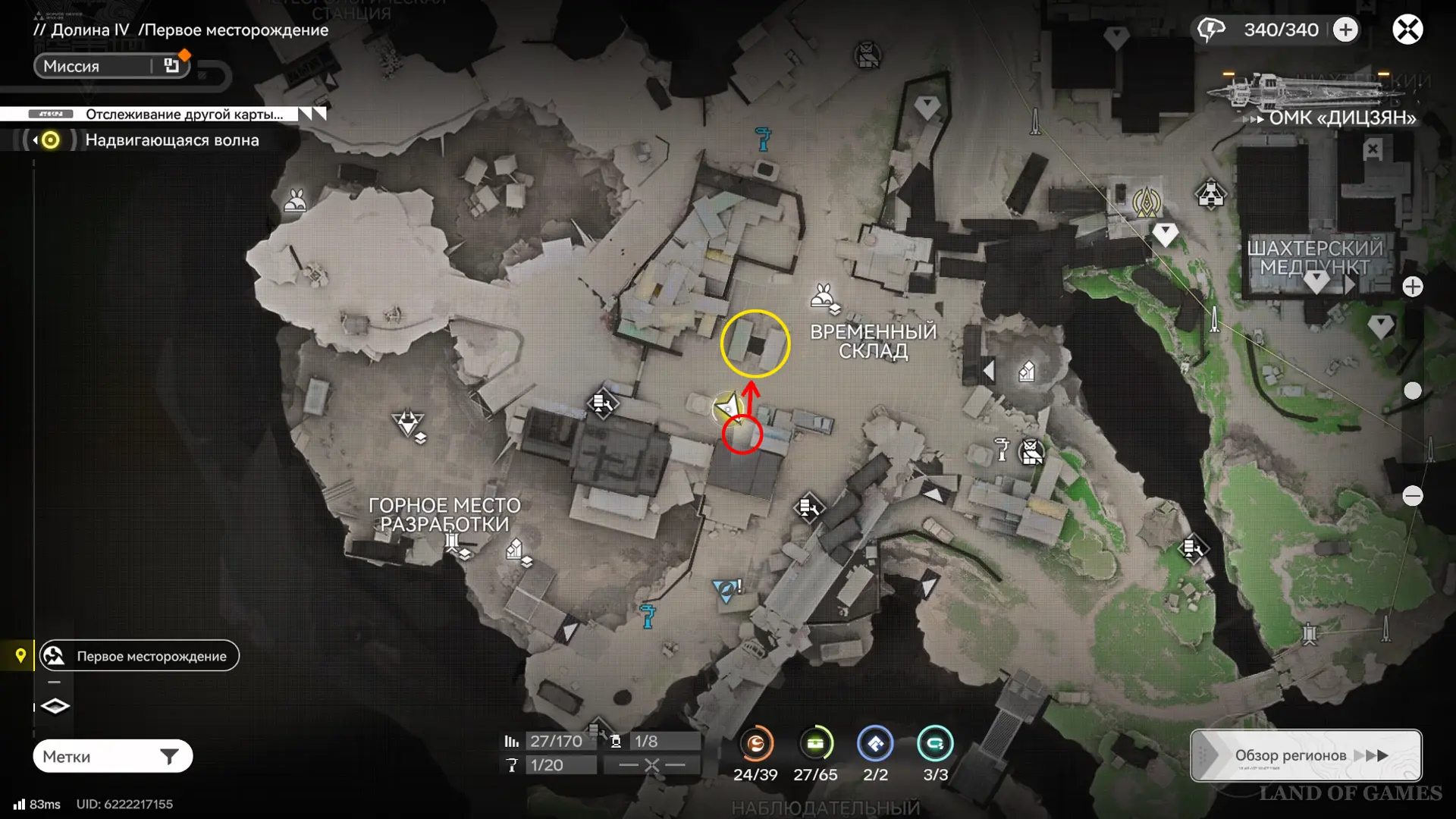Select the Надвигающаяся волна tracked quest
The width and height of the screenshot is (1456, 819).
[171, 140]
